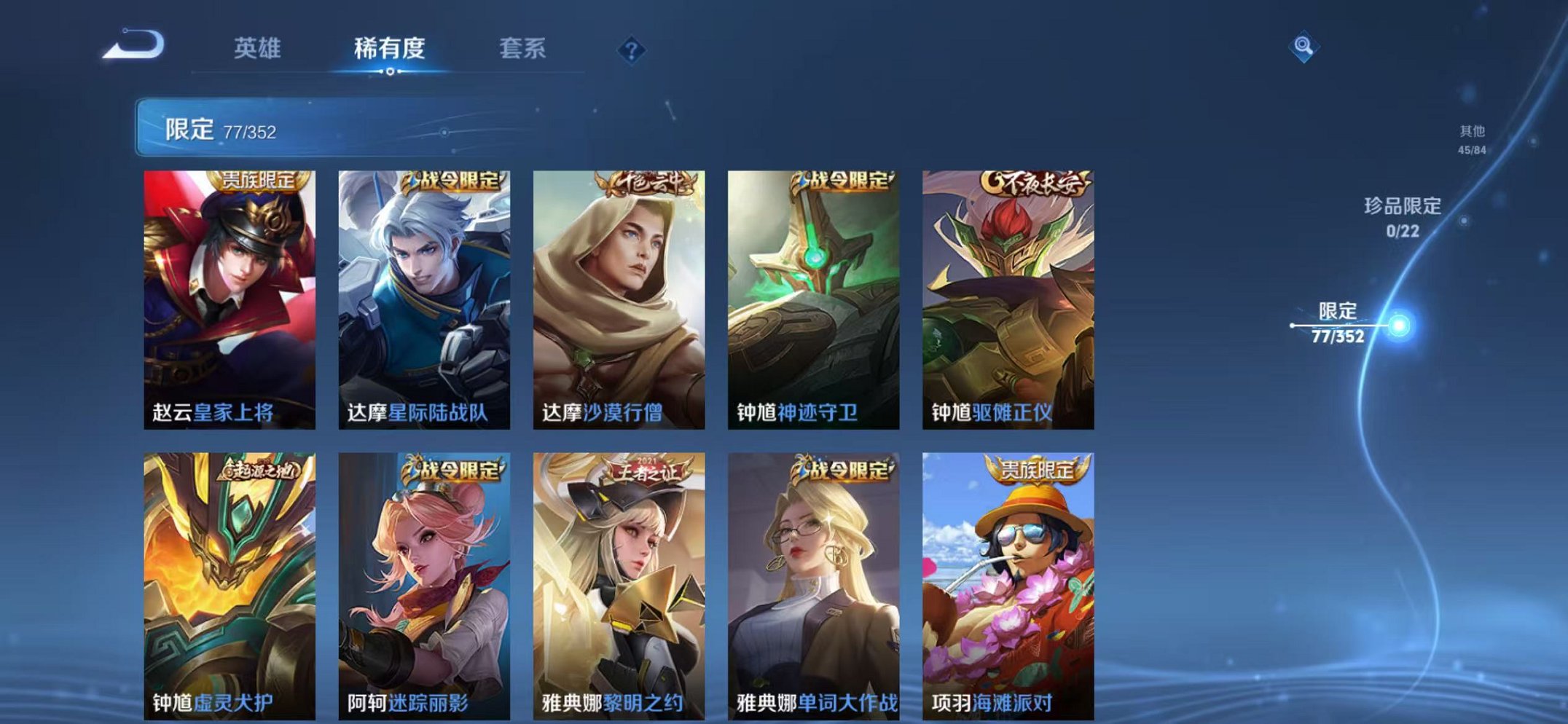
Task: Open the 达摩沙漠行僧 skin card
Action: pyautogui.click(x=618, y=291)
